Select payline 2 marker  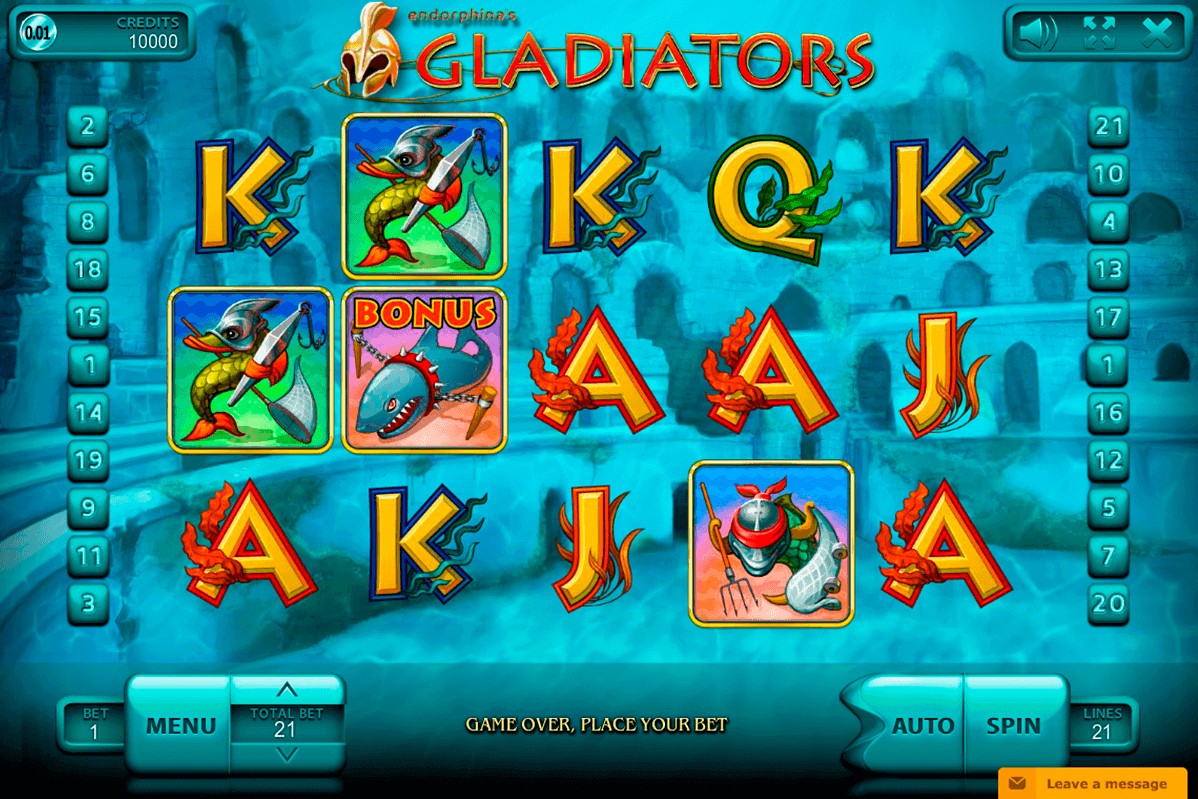88,127
